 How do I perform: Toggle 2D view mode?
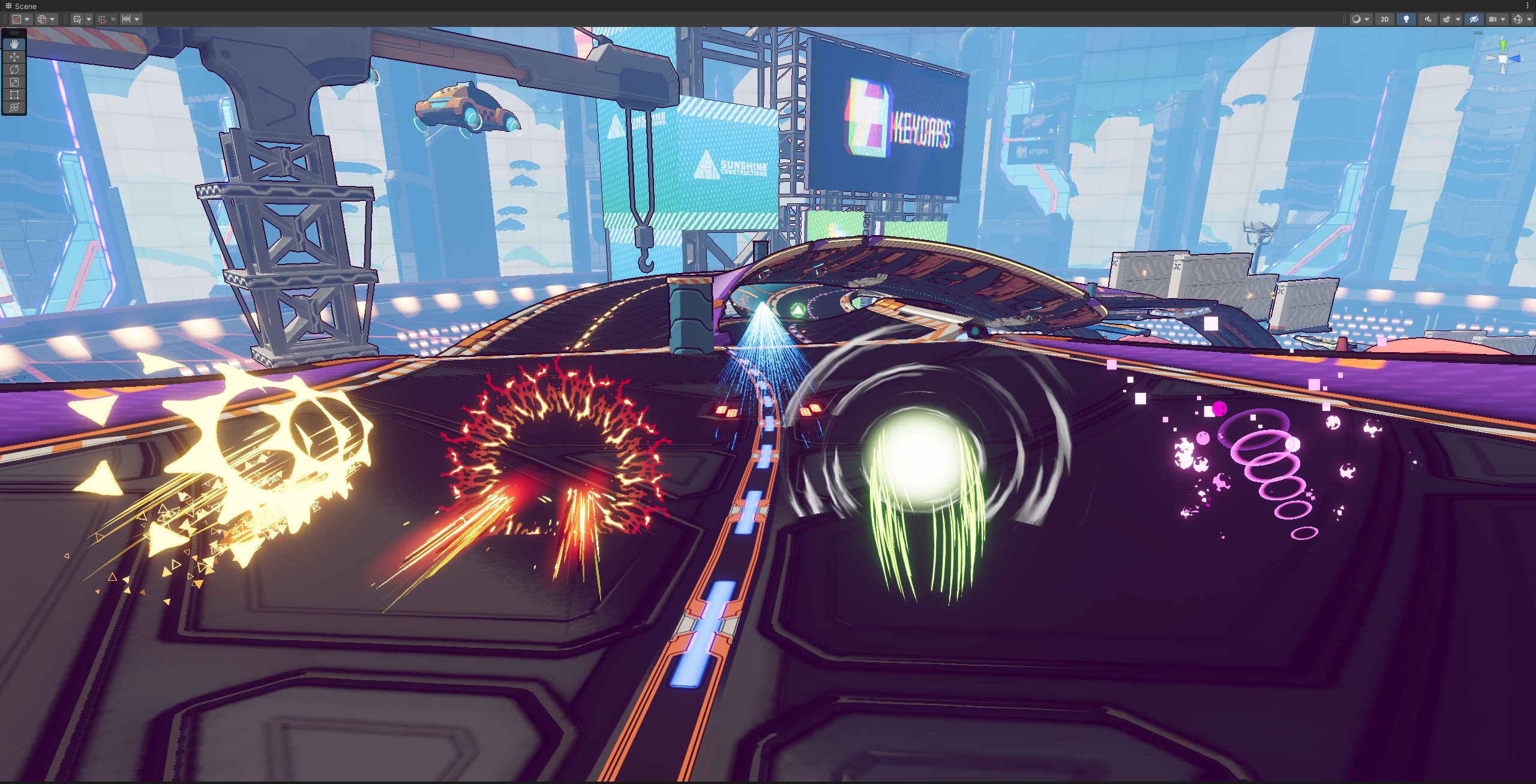1385,19
